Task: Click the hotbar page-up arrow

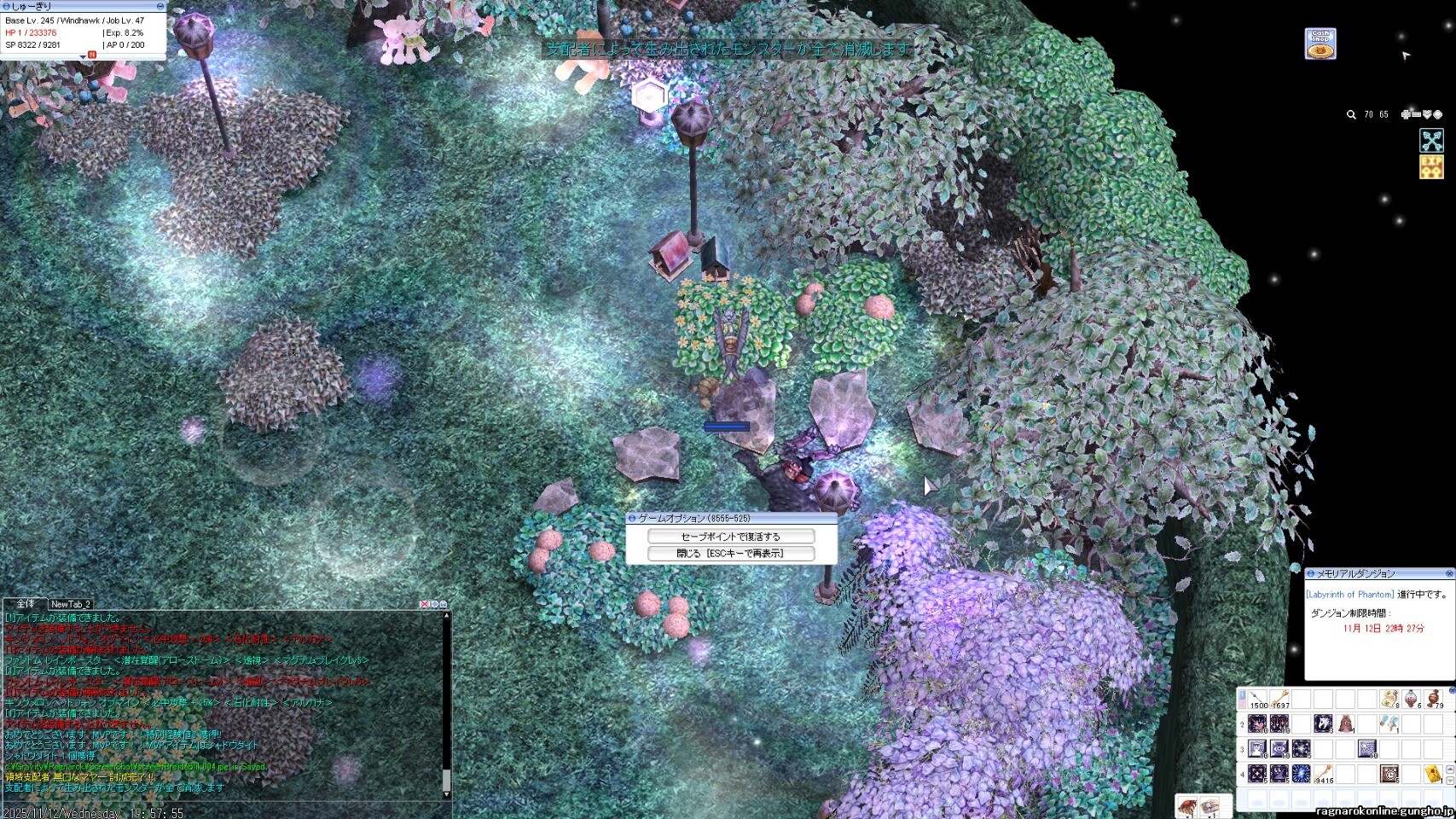Action: pos(1450,770)
